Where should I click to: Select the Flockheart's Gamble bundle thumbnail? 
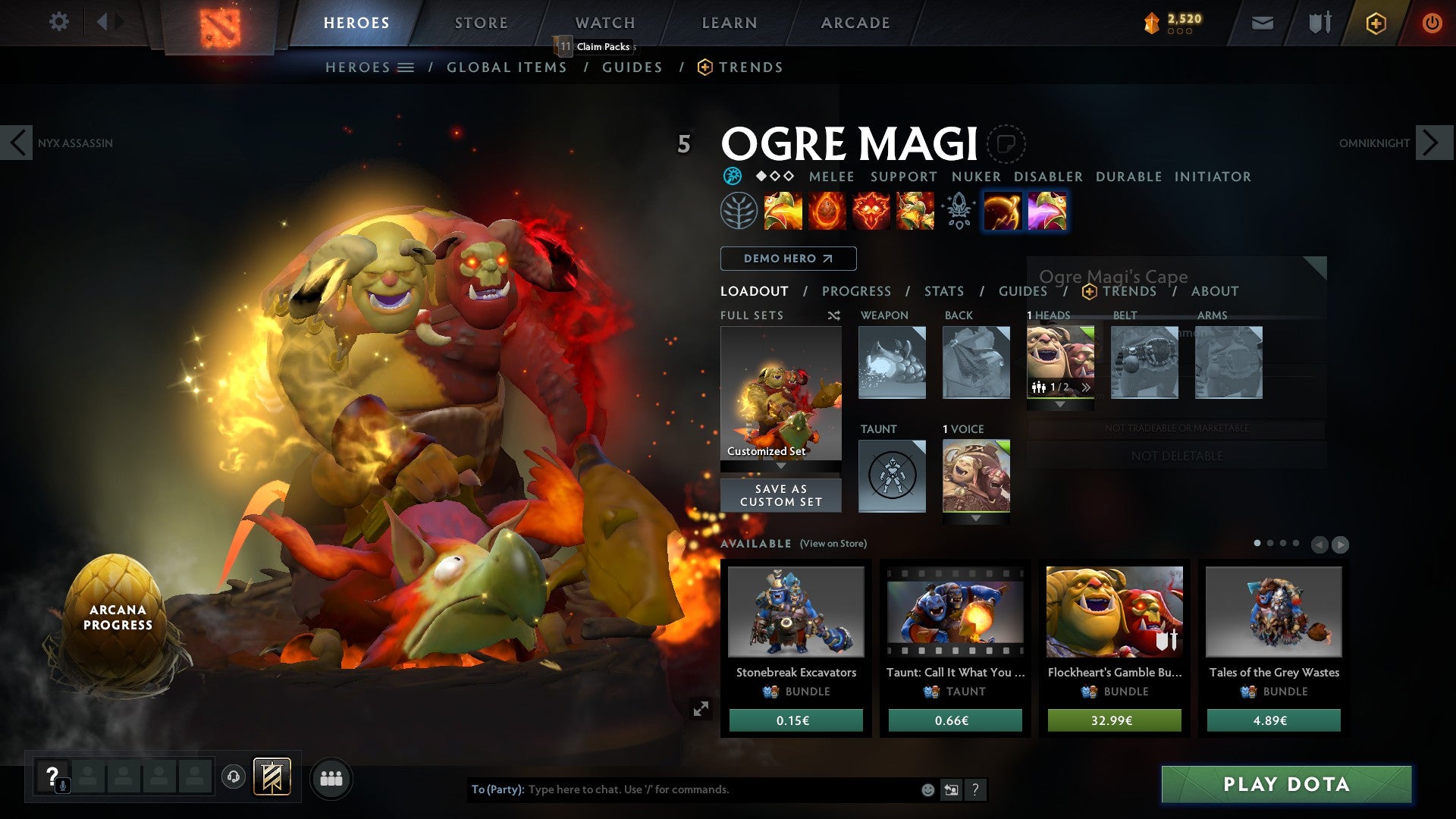click(x=1113, y=611)
